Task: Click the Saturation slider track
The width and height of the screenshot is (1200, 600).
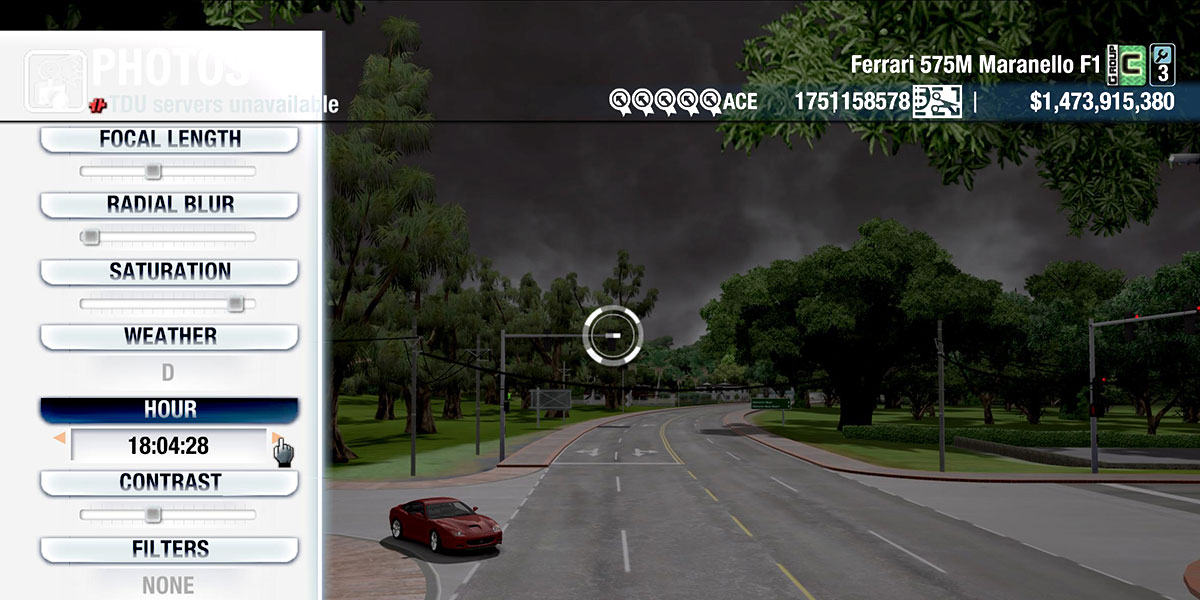Action: (168, 303)
